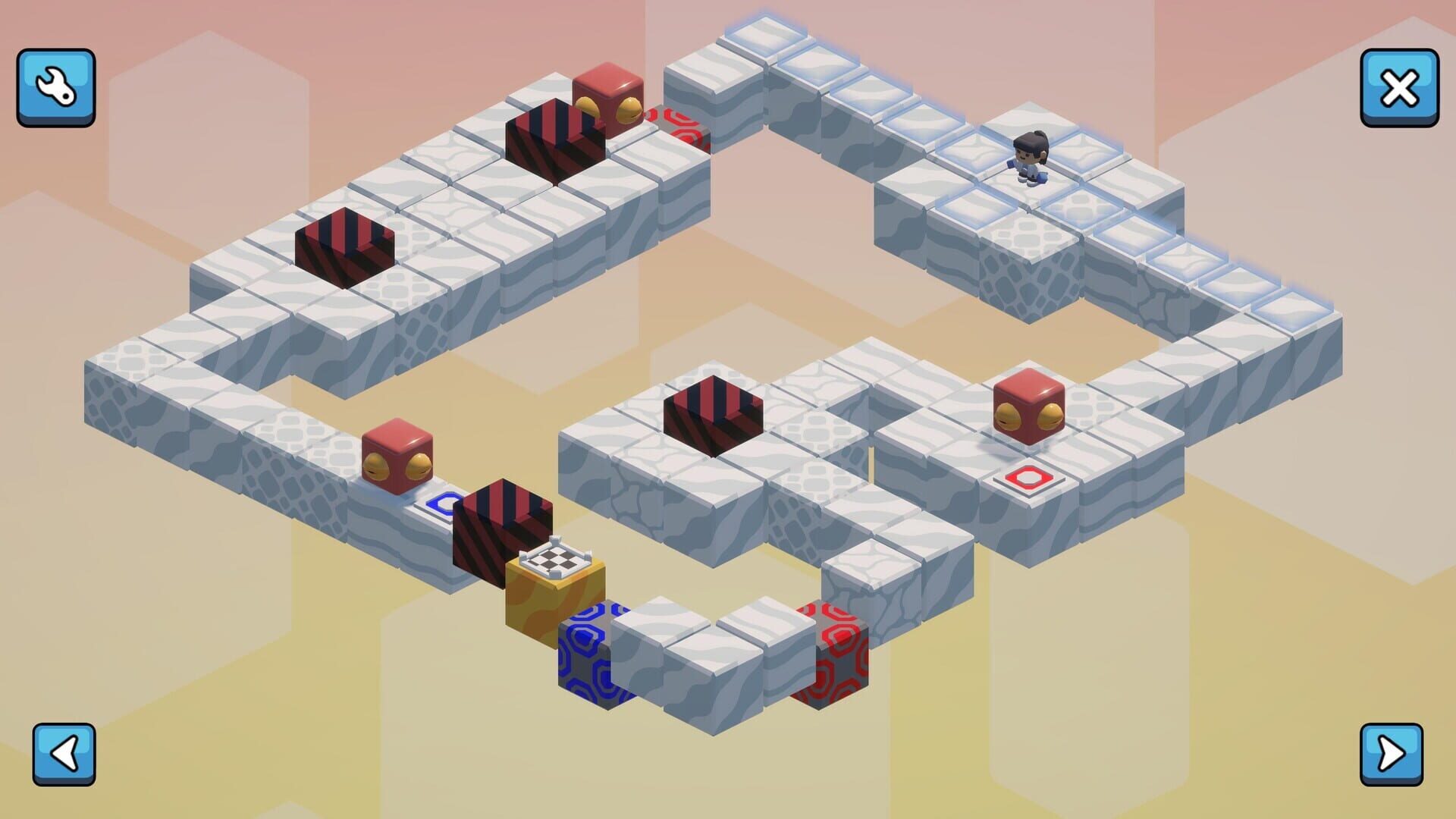Click the sleeping red robot beside the blue button
The height and width of the screenshot is (819, 1456).
tap(397, 452)
